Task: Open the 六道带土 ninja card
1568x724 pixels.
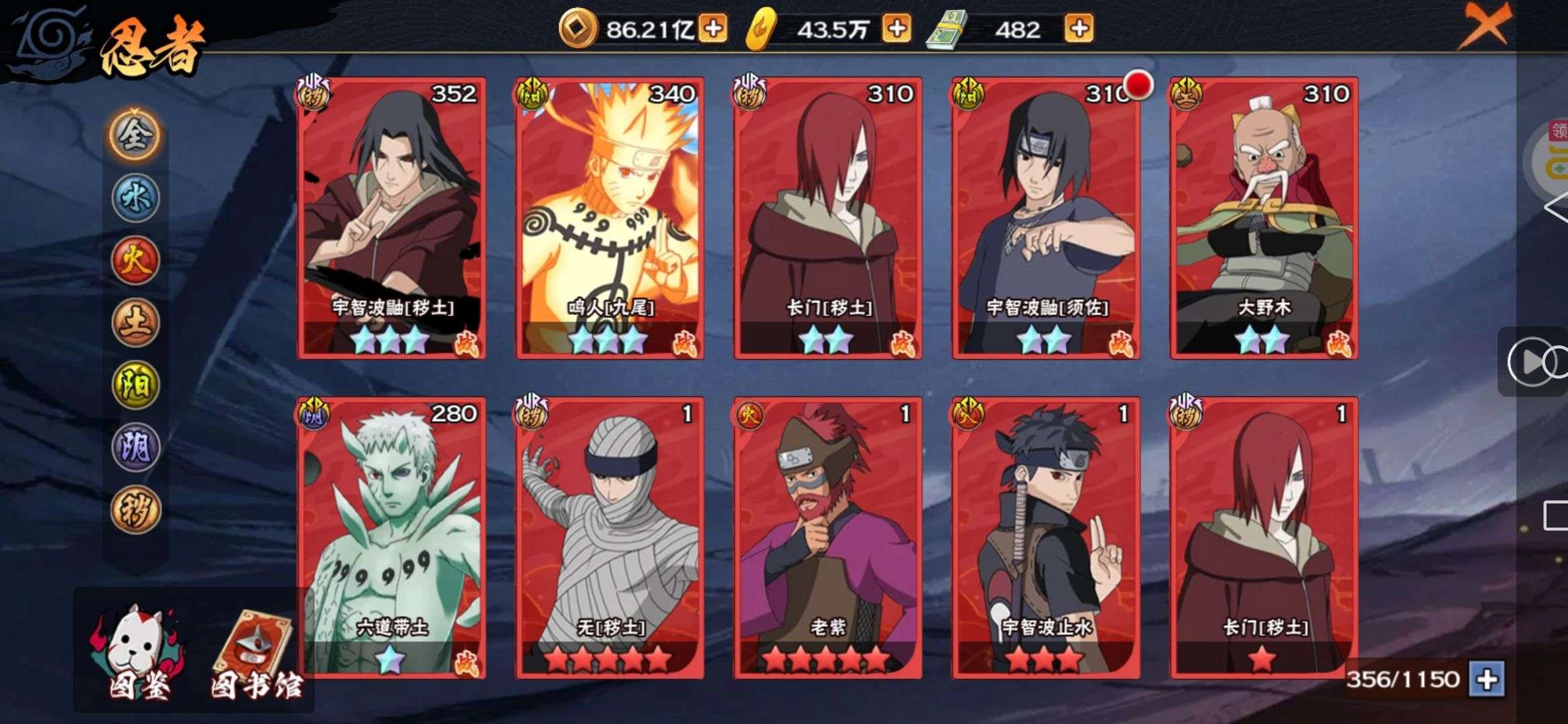Action: coord(392,538)
